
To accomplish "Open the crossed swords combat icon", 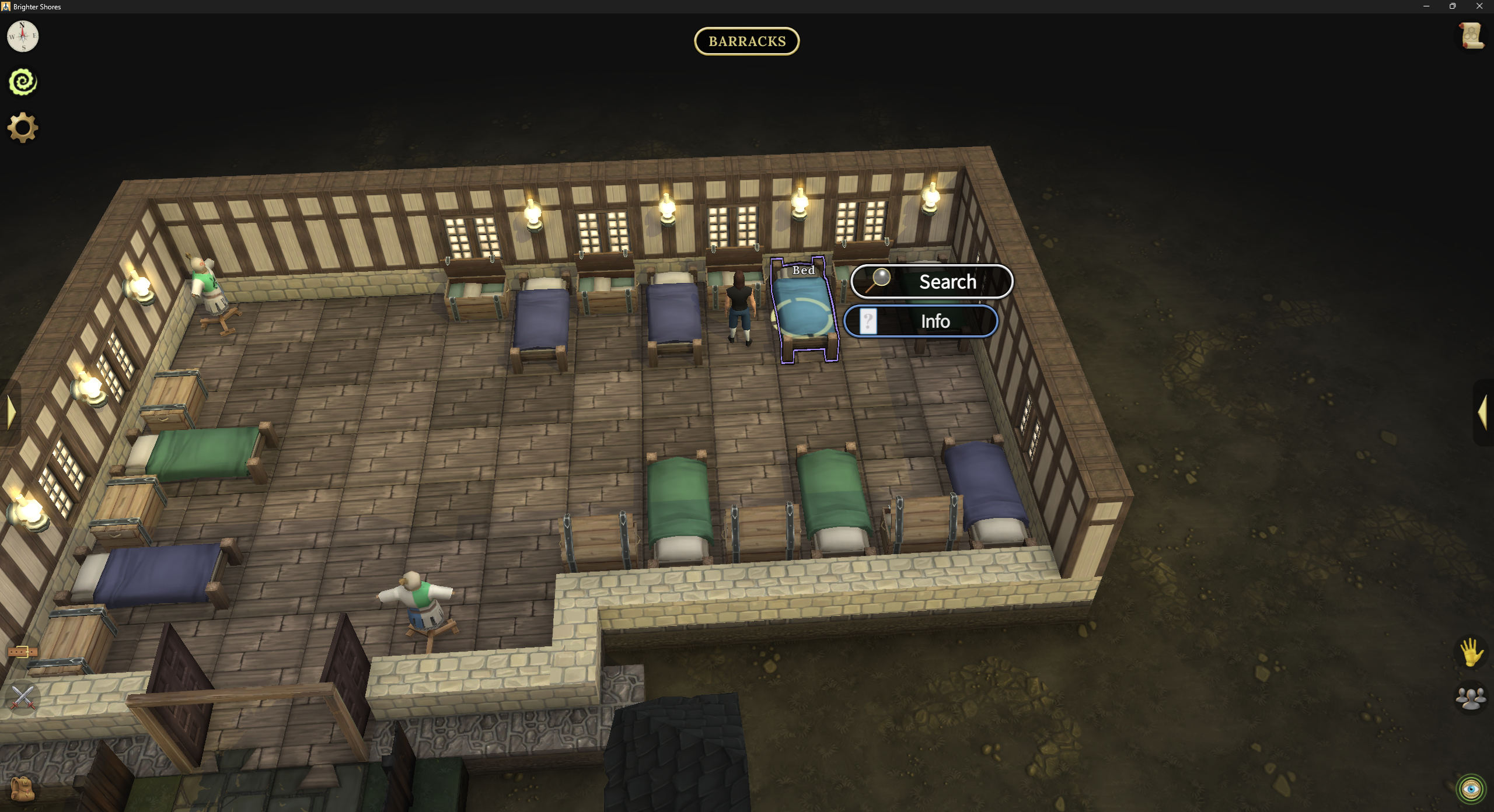I will click(23, 698).
